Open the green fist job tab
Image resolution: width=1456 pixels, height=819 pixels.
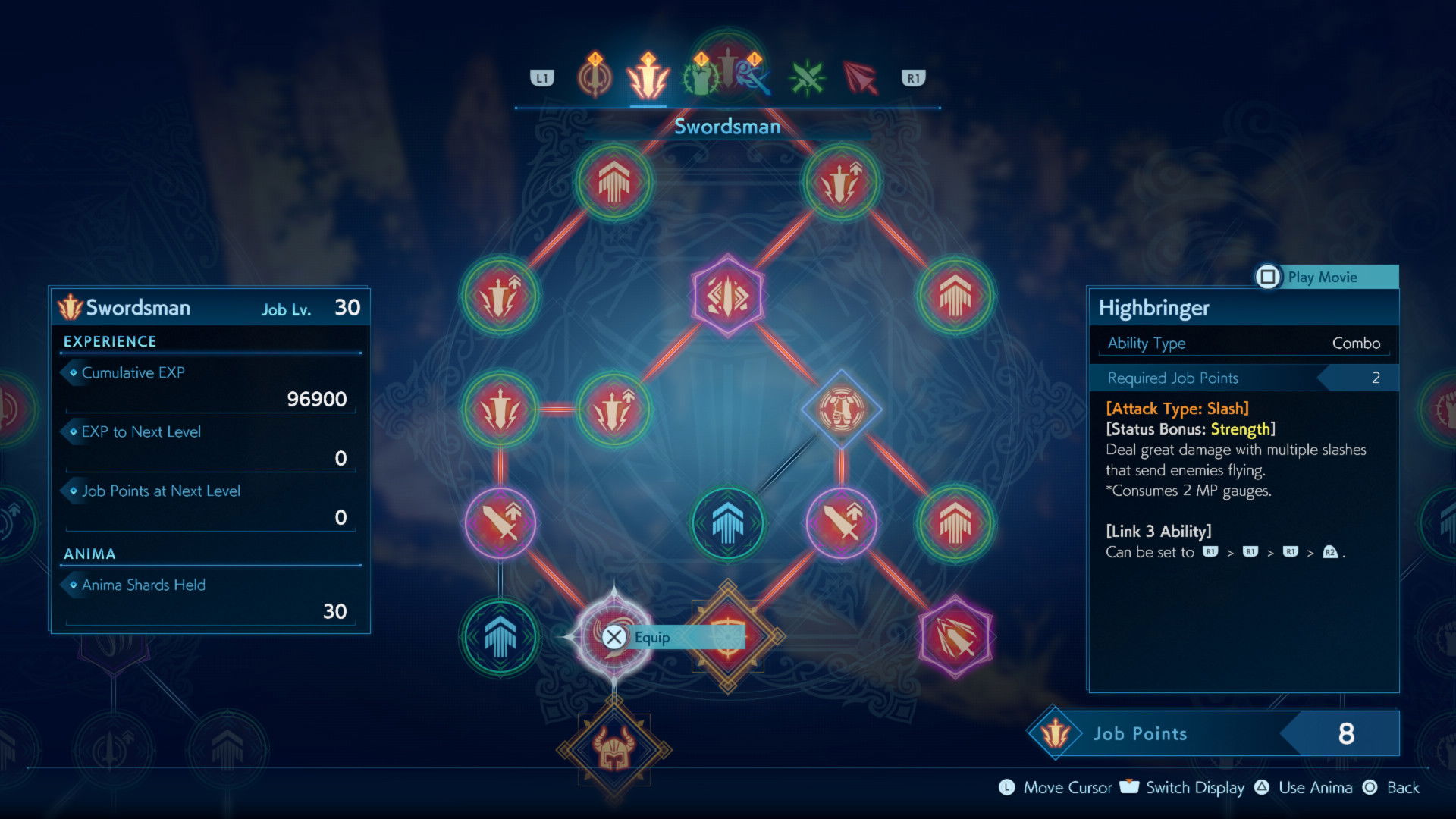click(x=701, y=78)
